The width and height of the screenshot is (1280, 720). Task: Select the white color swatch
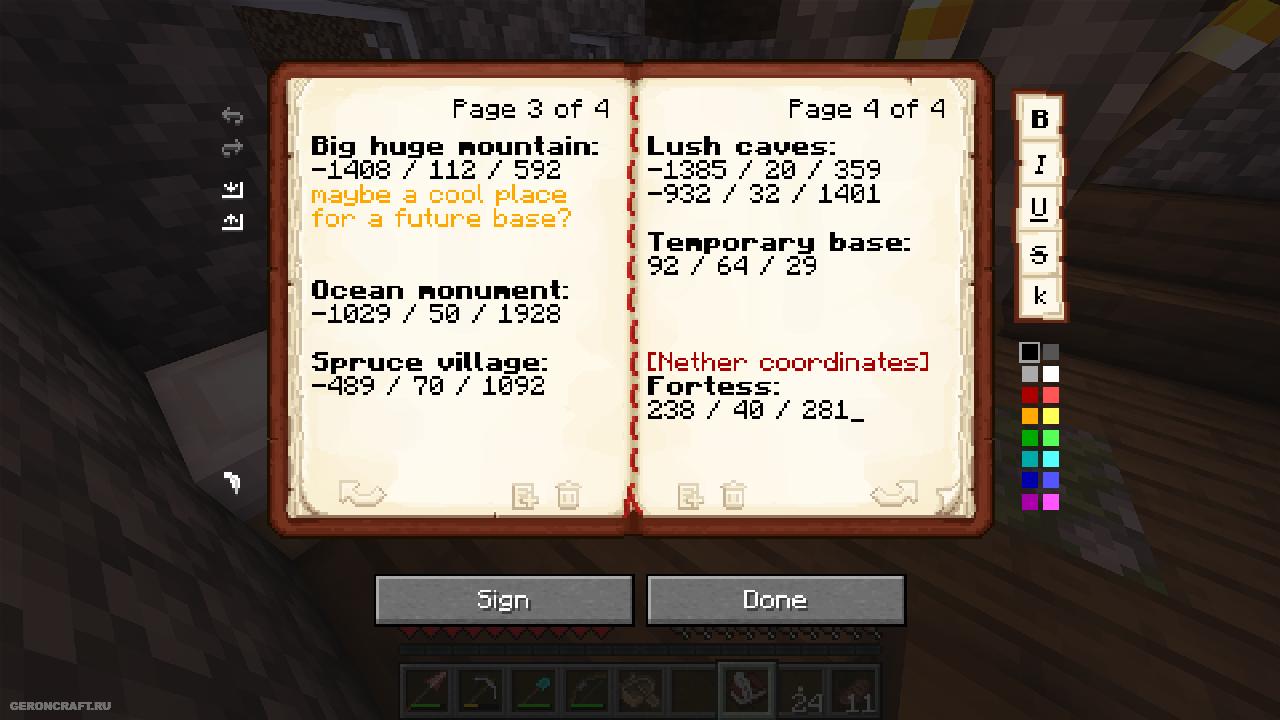point(1050,374)
